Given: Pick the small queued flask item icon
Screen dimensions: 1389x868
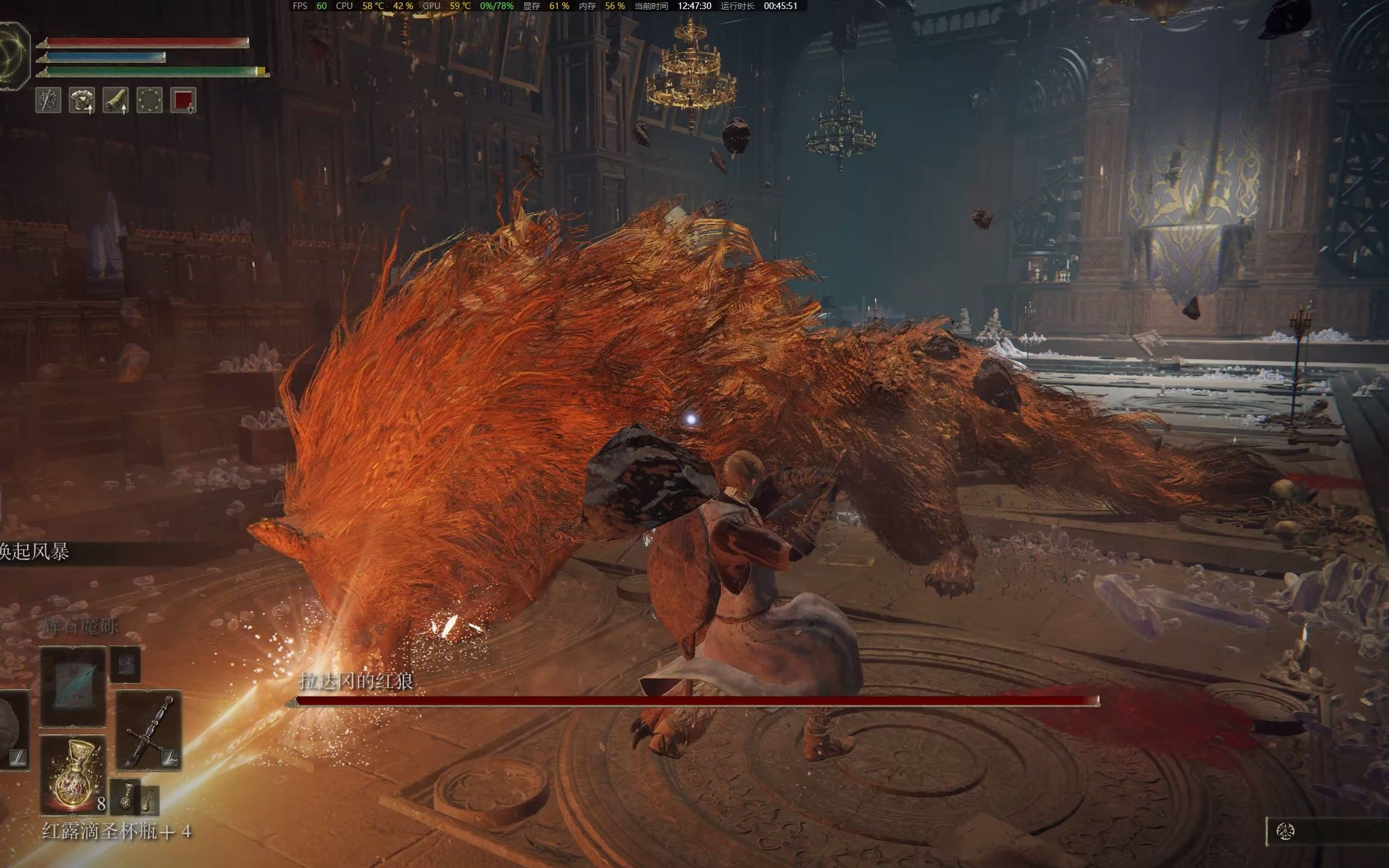Looking at the screenshot, I should pos(127,796).
